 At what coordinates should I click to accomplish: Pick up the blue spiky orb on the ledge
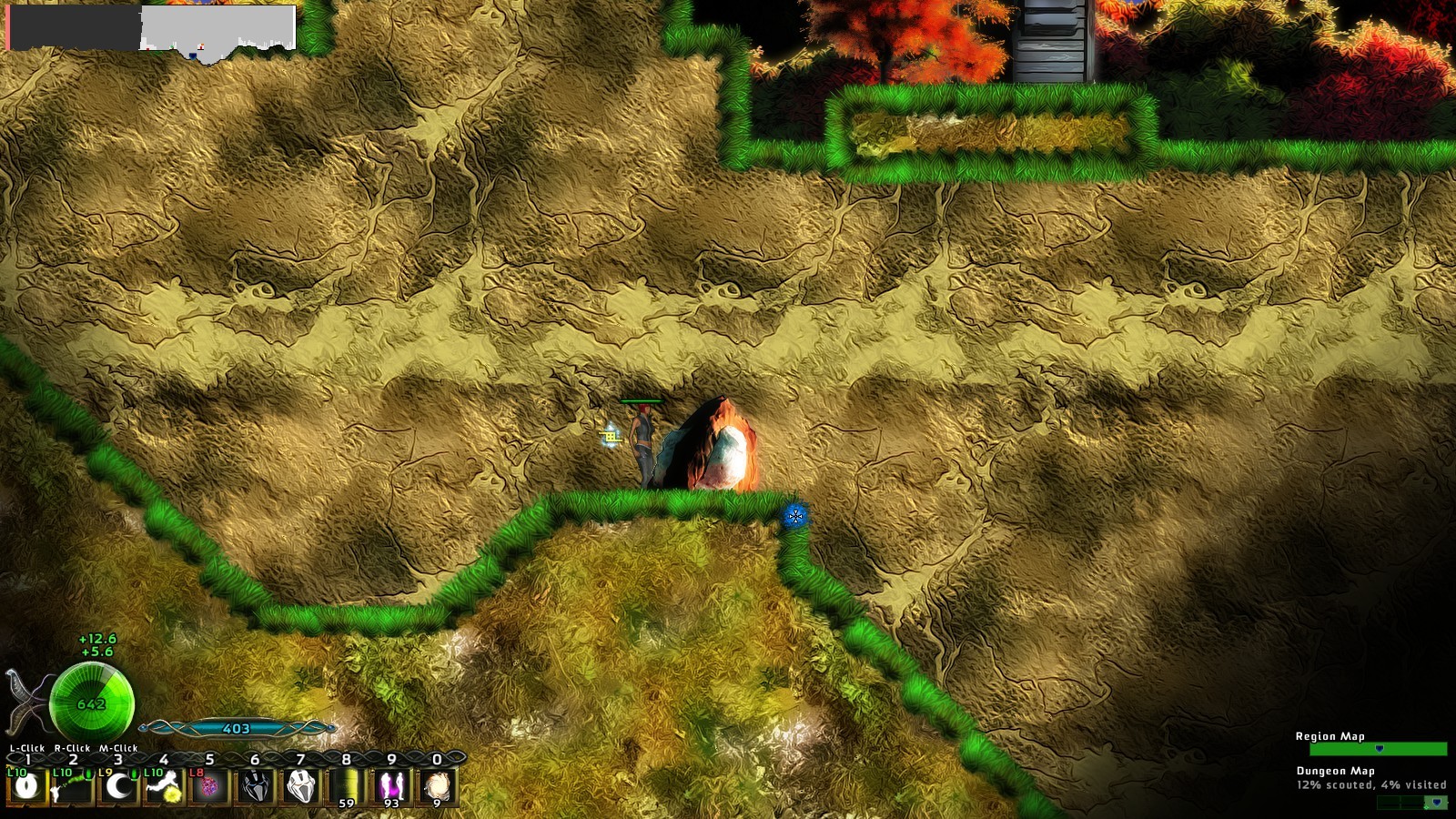tap(798, 517)
